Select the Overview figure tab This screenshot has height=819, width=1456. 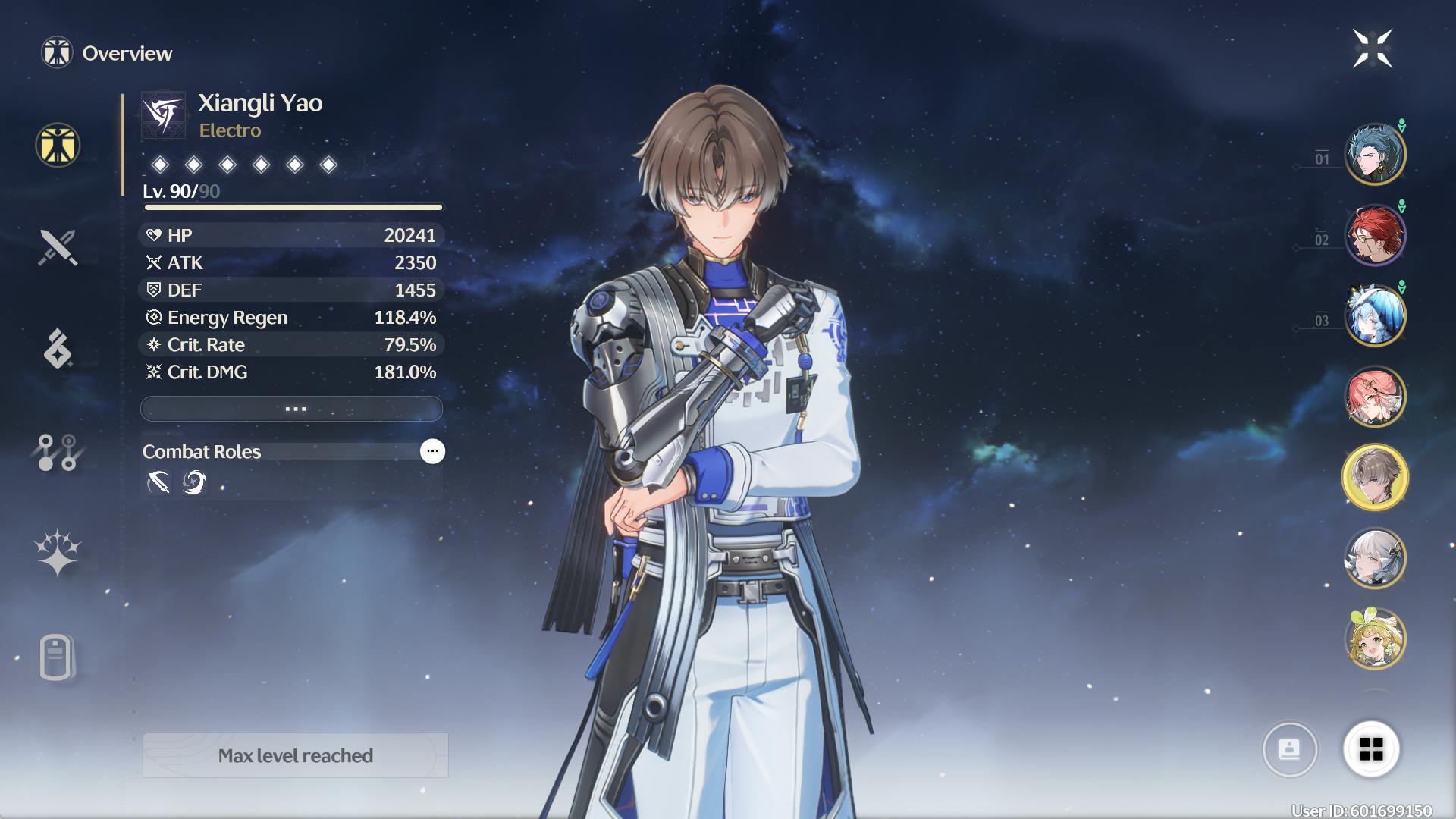pyautogui.click(x=58, y=145)
